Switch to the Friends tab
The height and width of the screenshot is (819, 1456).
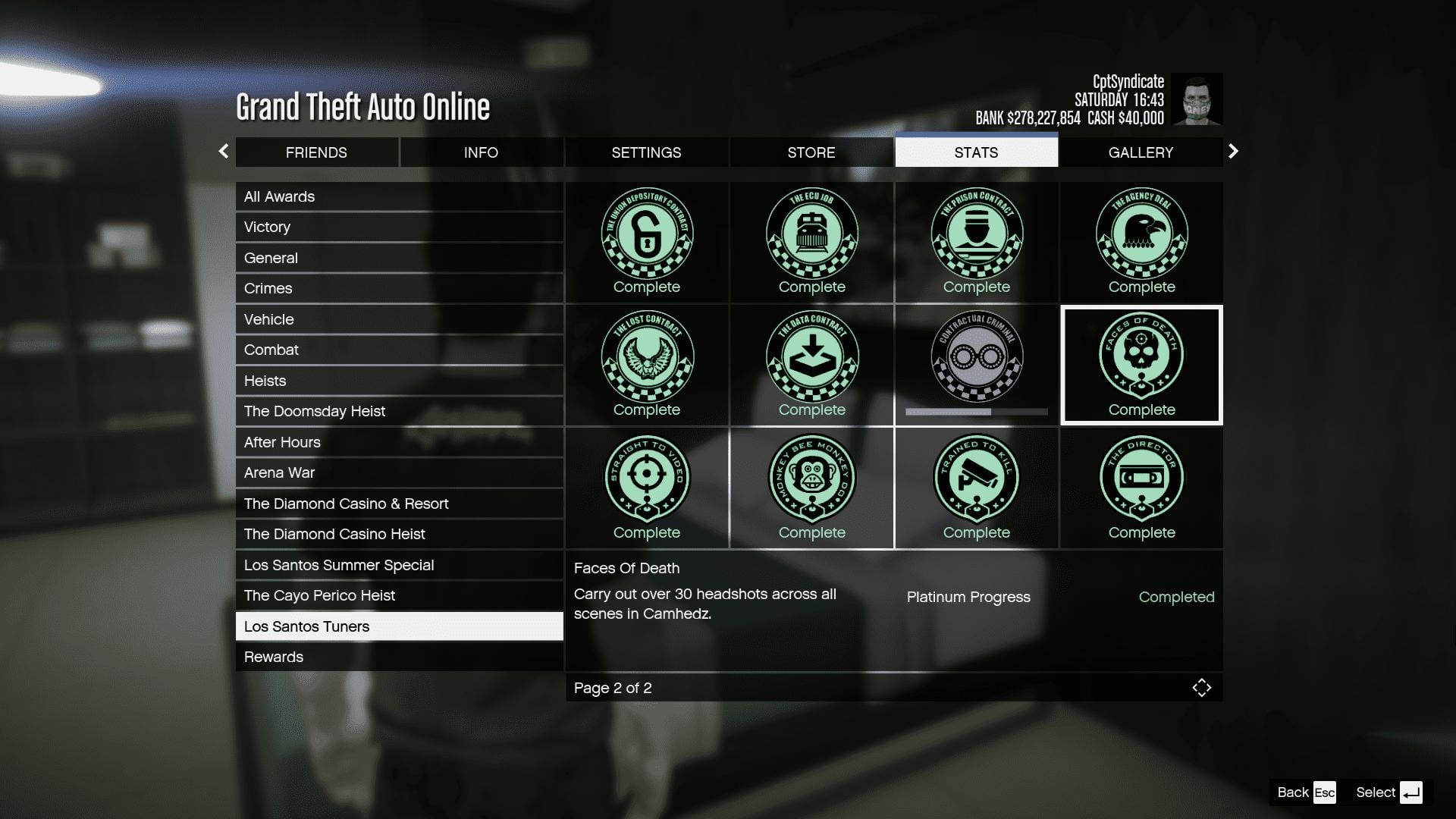pyautogui.click(x=316, y=152)
